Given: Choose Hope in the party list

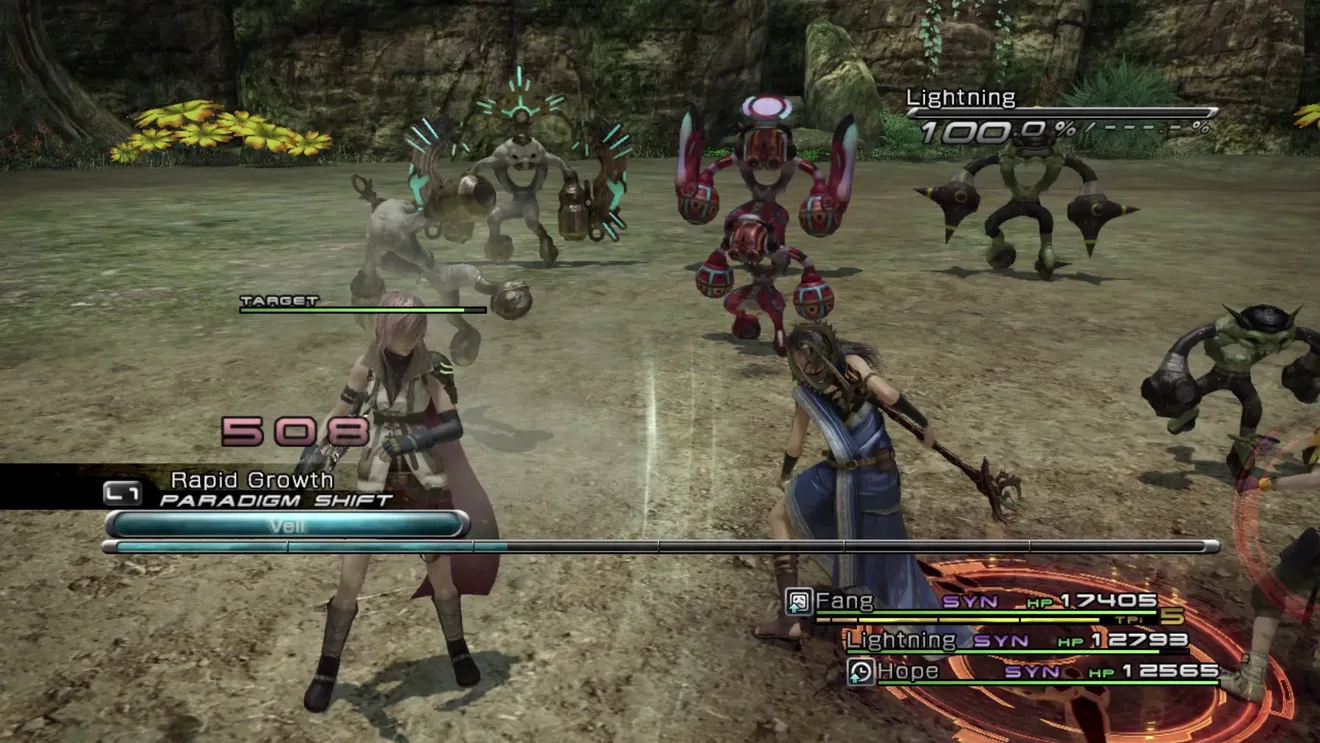Looking at the screenshot, I should [908, 672].
